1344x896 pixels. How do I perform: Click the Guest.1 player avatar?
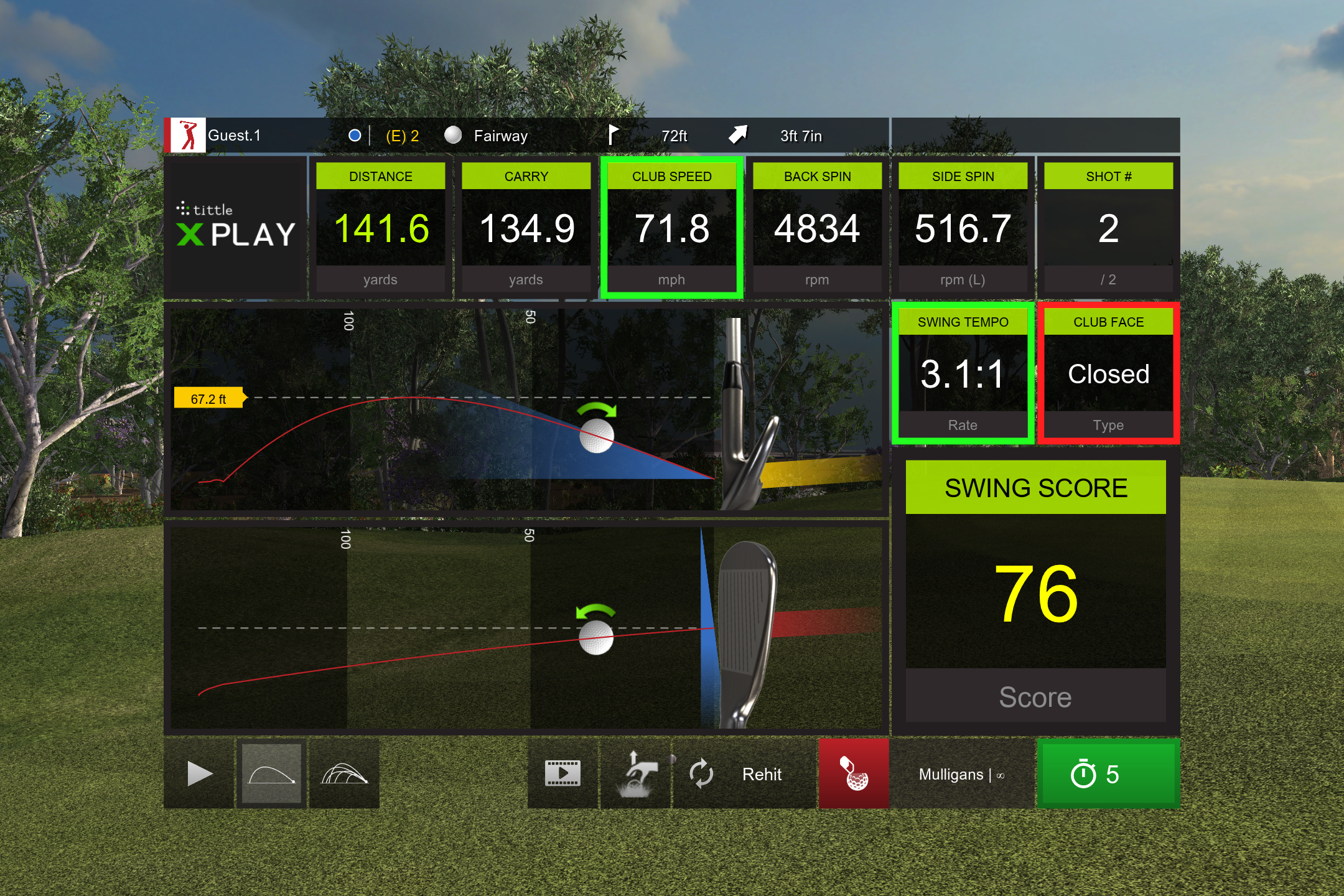coord(187,136)
